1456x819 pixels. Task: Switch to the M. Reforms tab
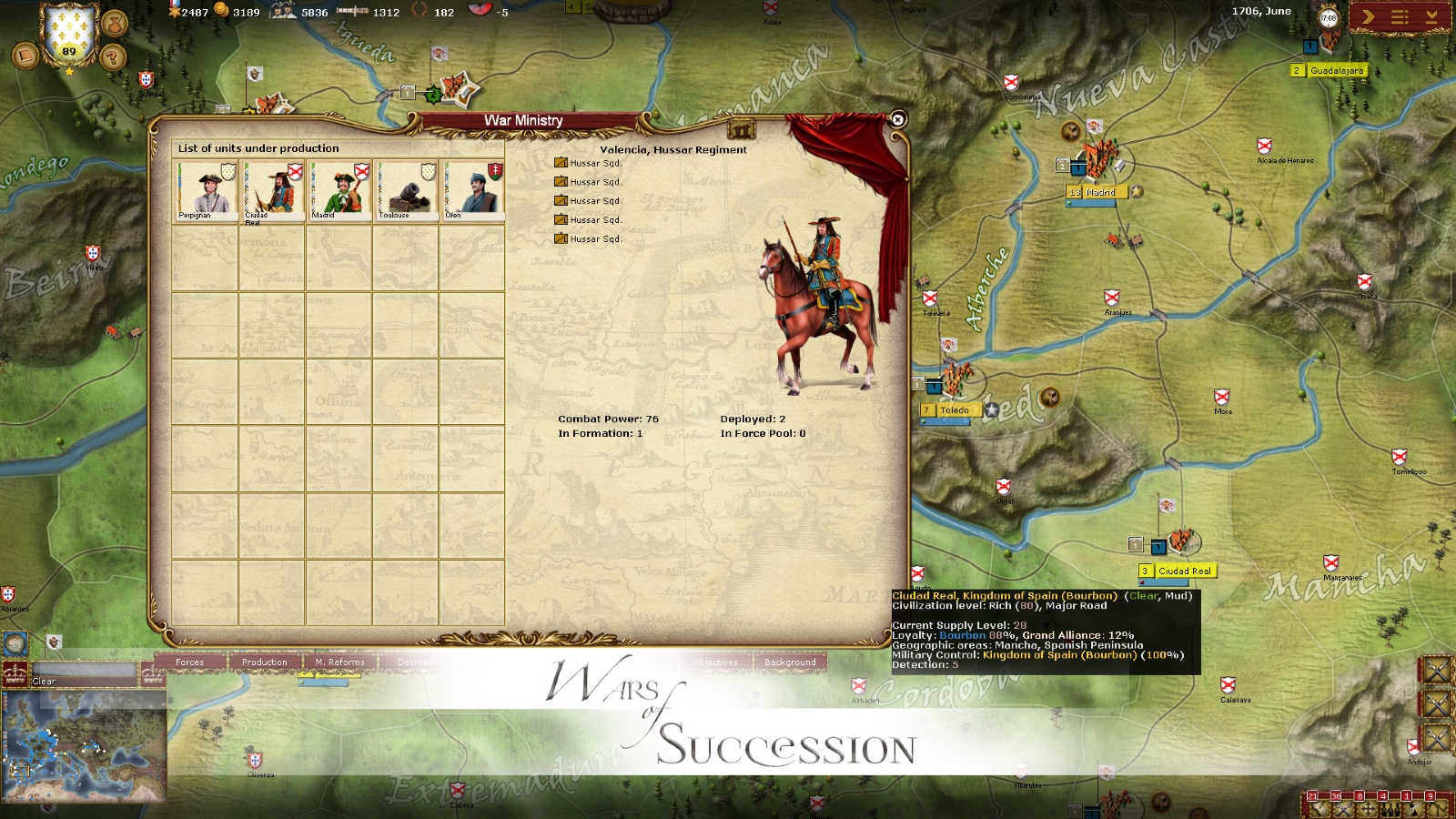click(x=339, y=662)
